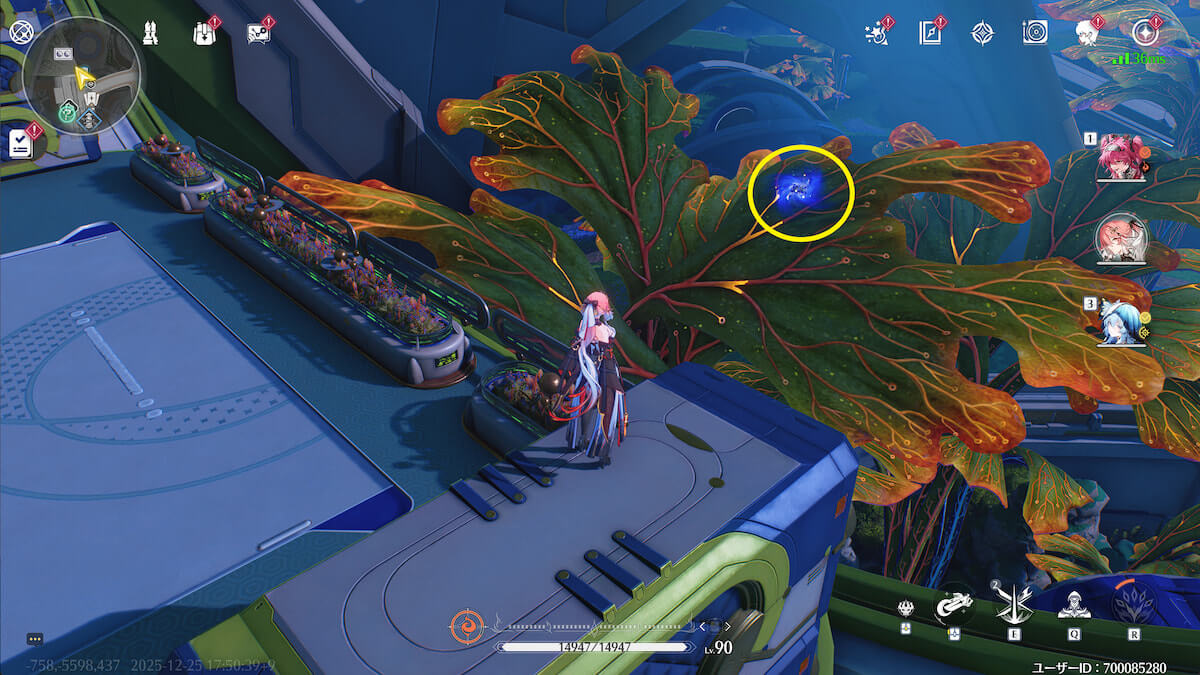The height and width of the screenshot is (675, 1200).
Task: Click the globe icon beside the minimap
Action: (x=20, y=32)
